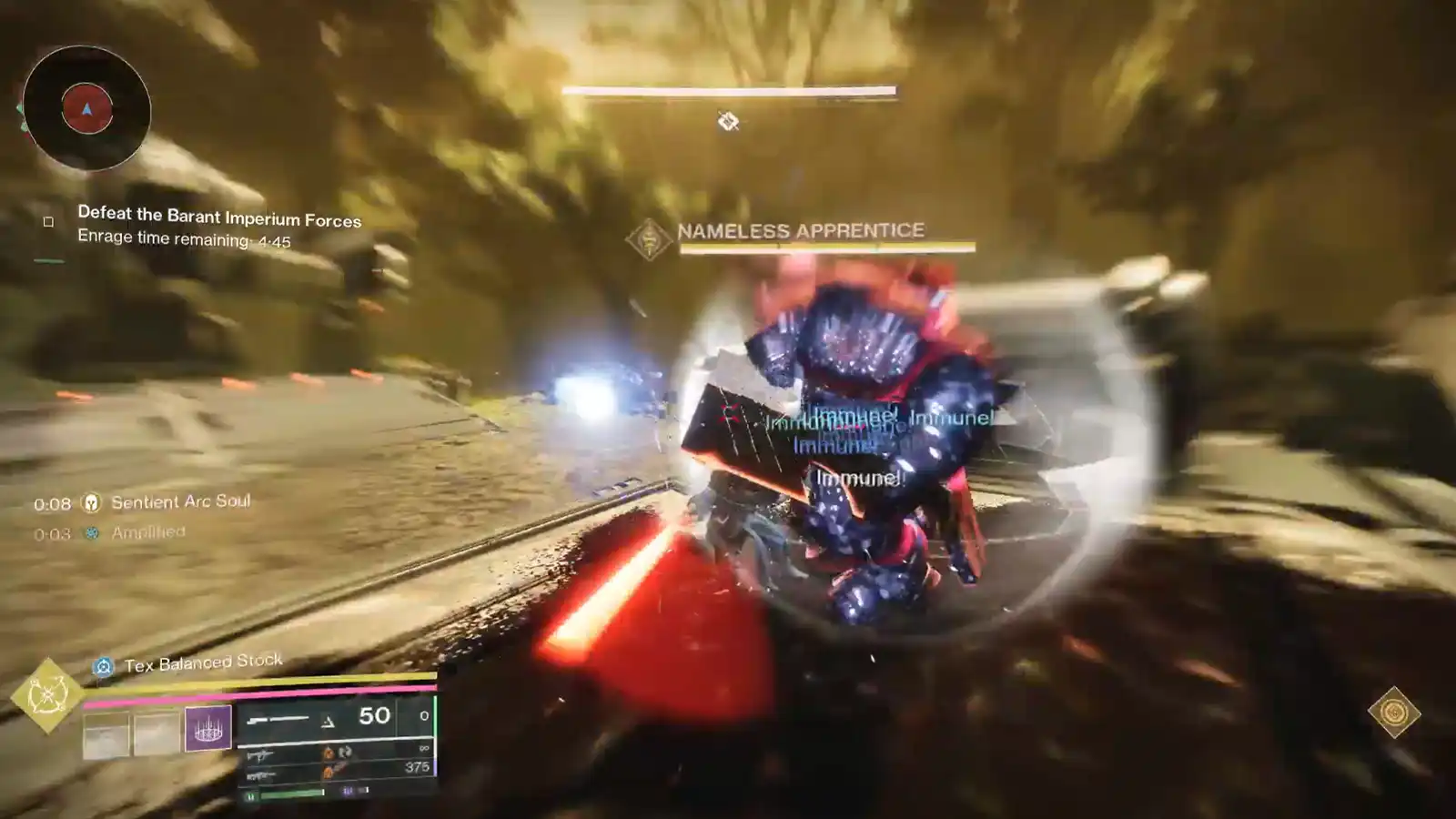Click the ammo counter showing 50
Screen dimensions: 1456x819
click(x=373, y=715)
